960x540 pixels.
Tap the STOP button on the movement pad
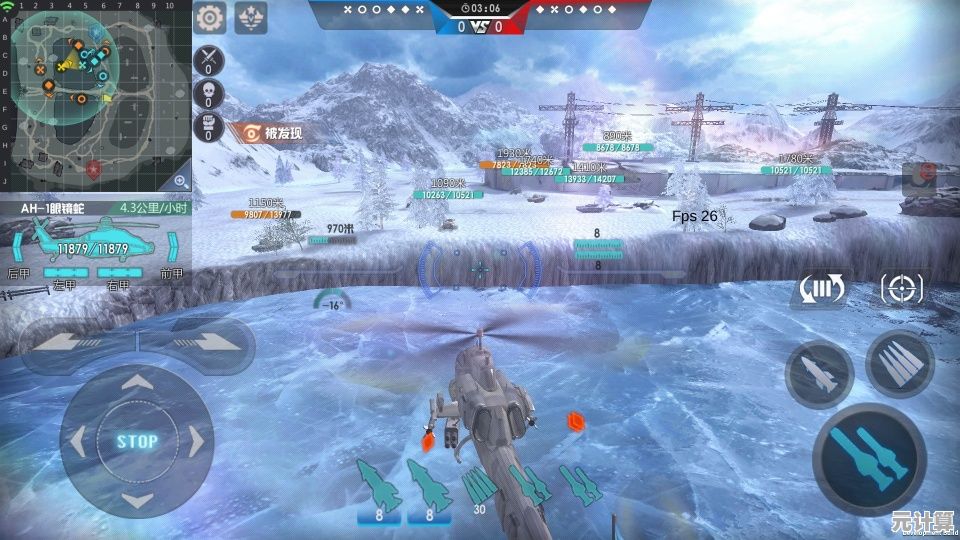tap(137, 441)
